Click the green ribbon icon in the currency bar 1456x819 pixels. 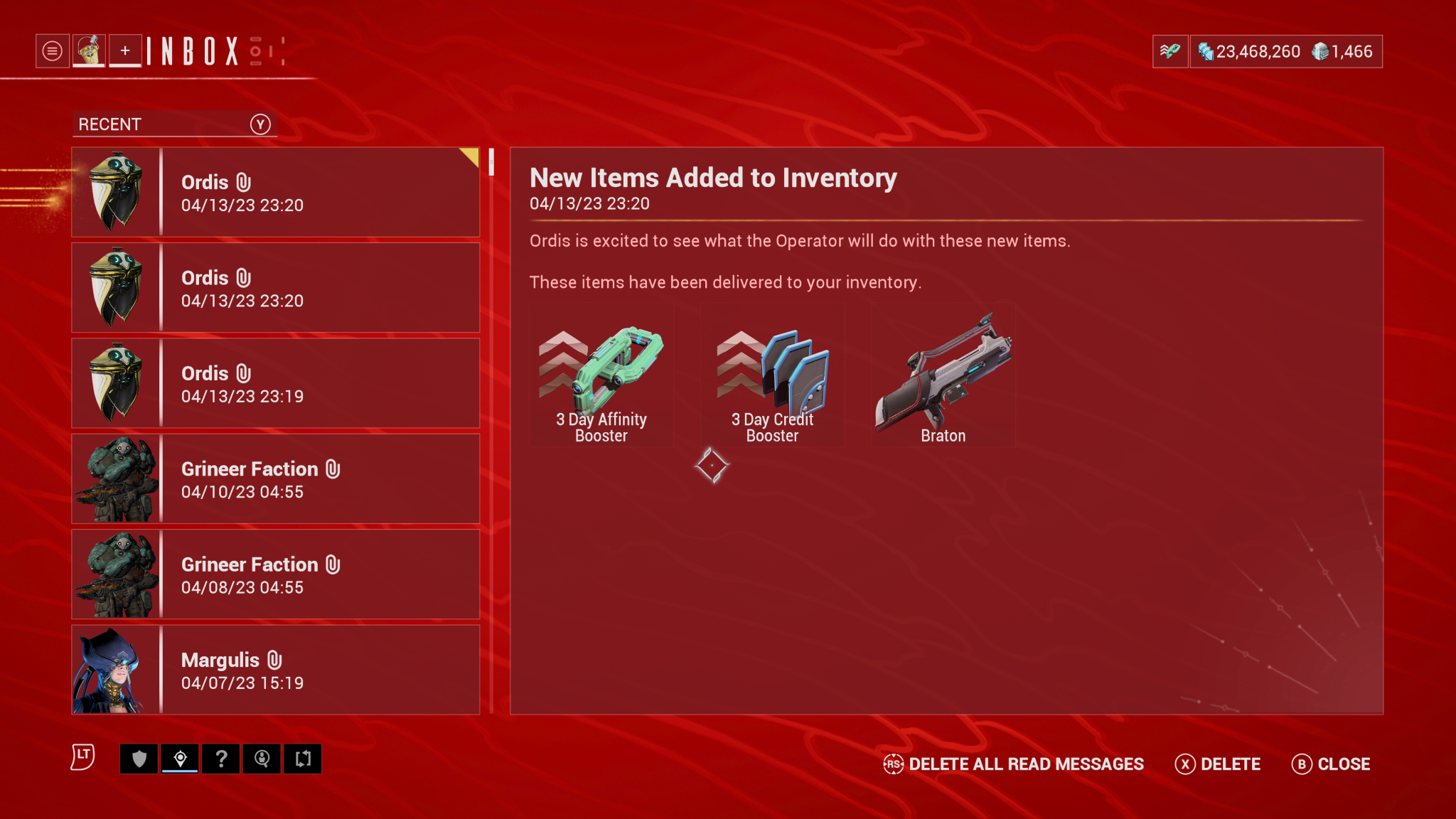tap(1169, 51)
